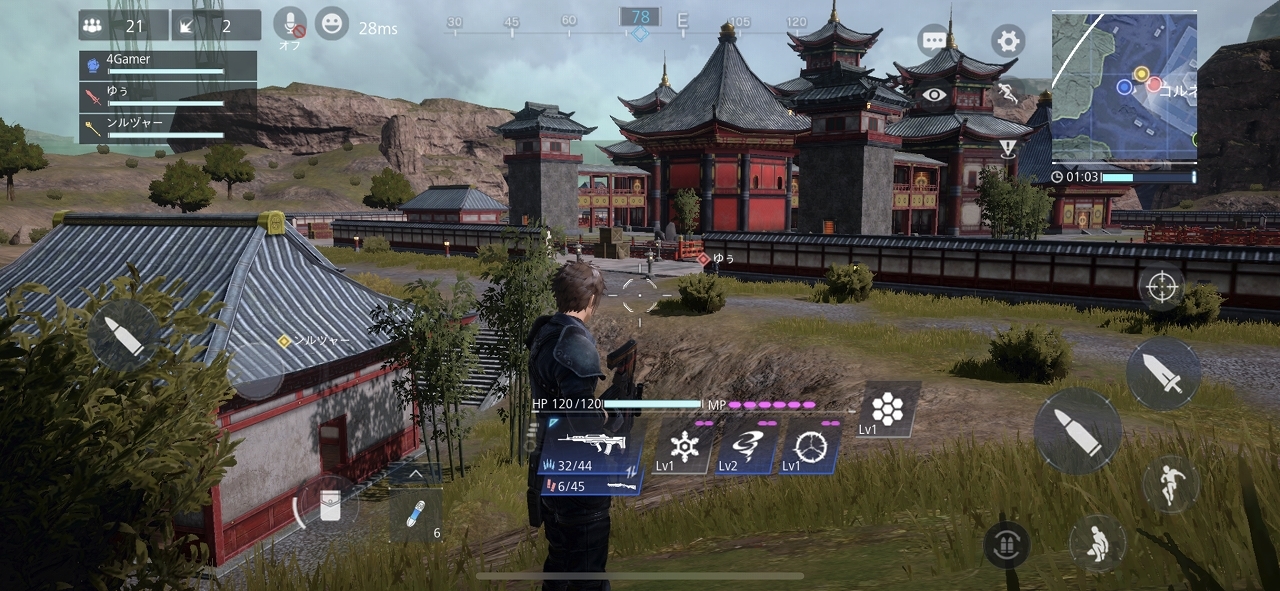Tap the crosshair aim-down-sights button
This screenshot has width=1280, height=591.
click(x=1161, y=287)
